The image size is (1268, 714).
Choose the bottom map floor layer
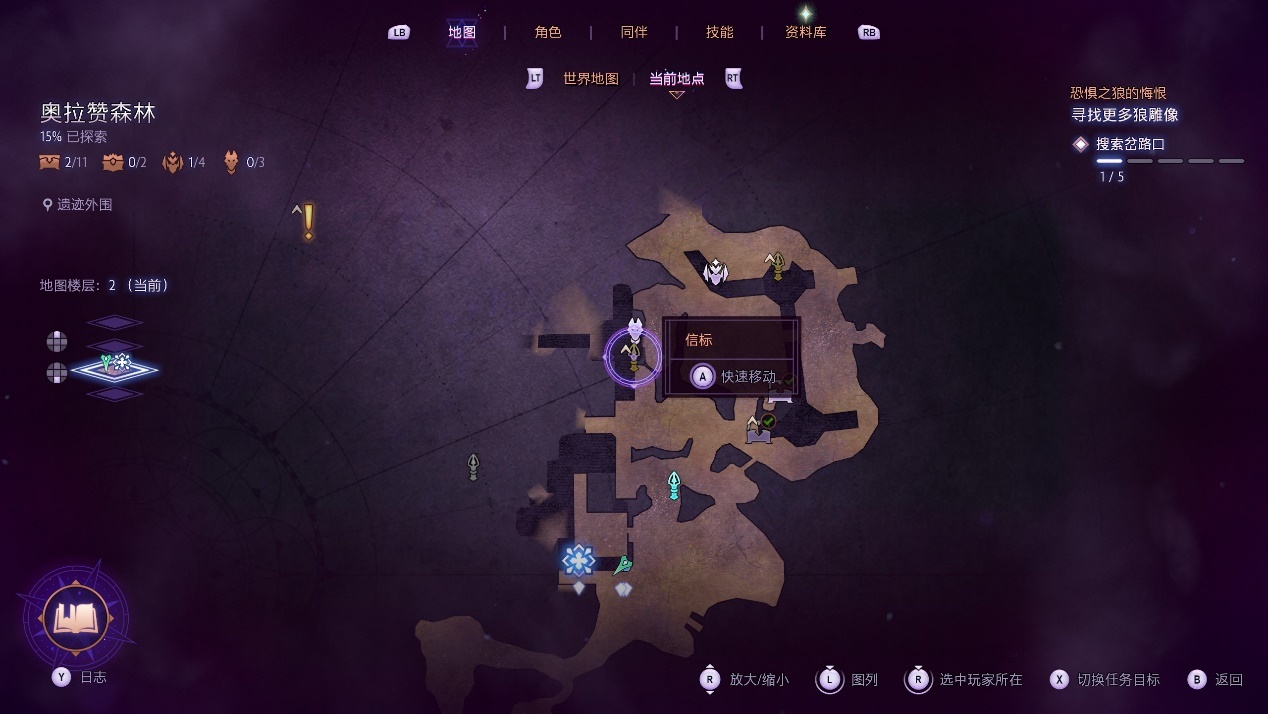[x=114, y=394]
